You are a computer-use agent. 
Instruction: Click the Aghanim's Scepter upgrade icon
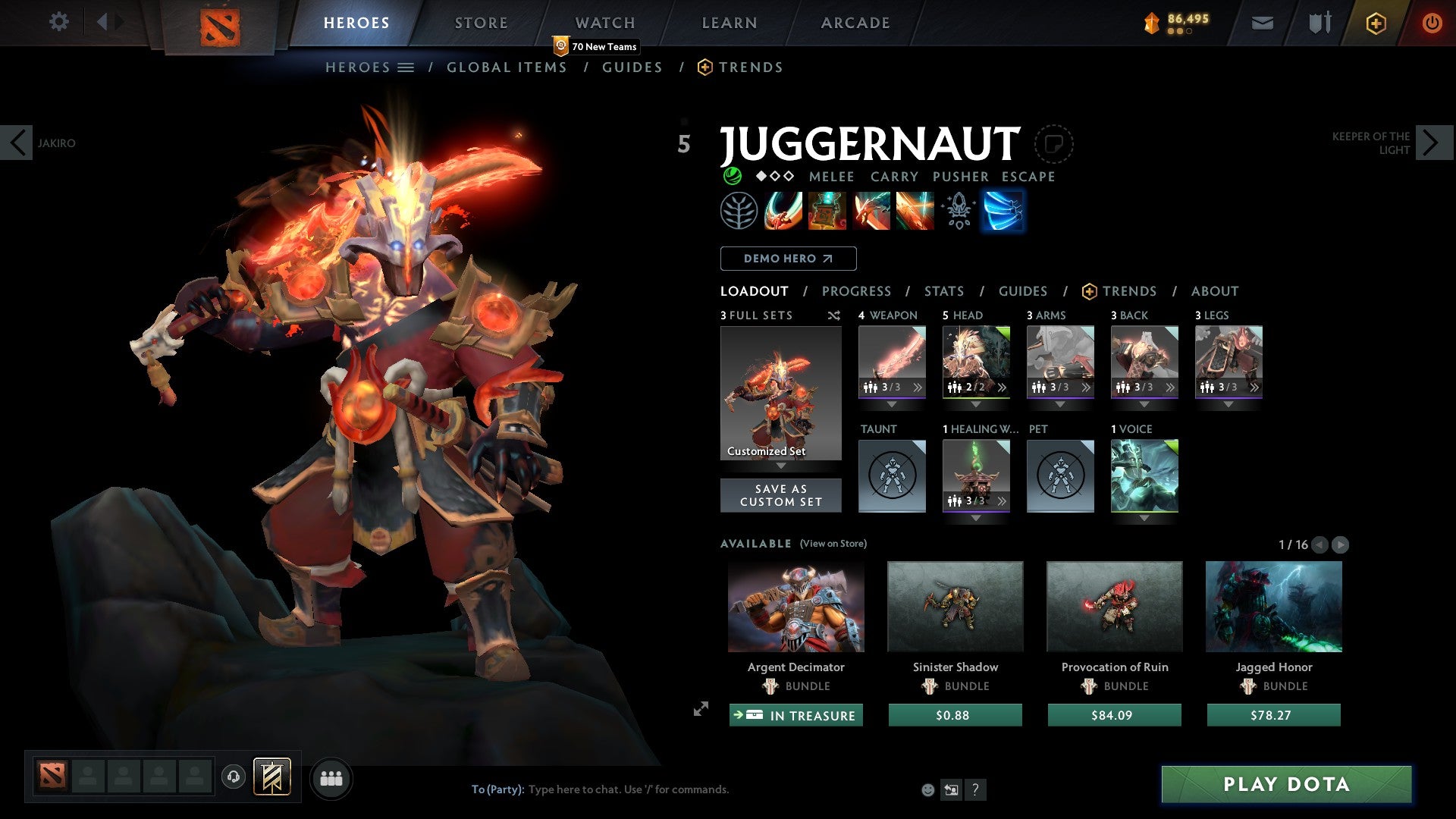click(x=959, y=211)
